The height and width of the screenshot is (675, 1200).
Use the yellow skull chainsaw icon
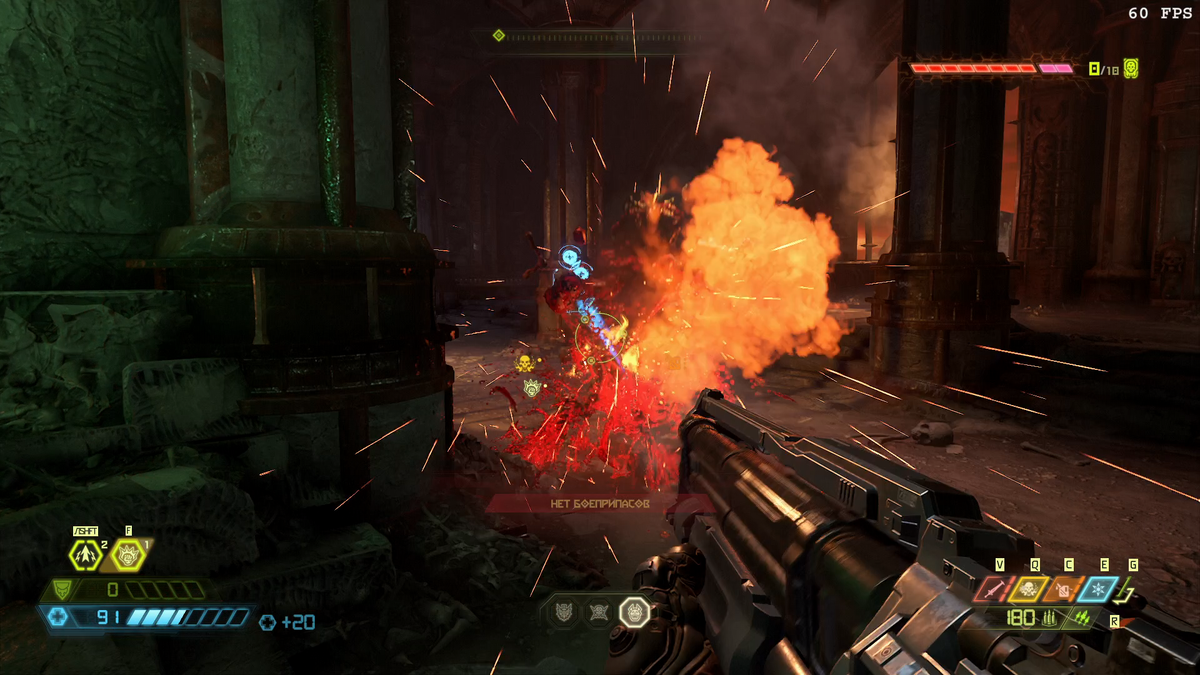[1032, 590]
